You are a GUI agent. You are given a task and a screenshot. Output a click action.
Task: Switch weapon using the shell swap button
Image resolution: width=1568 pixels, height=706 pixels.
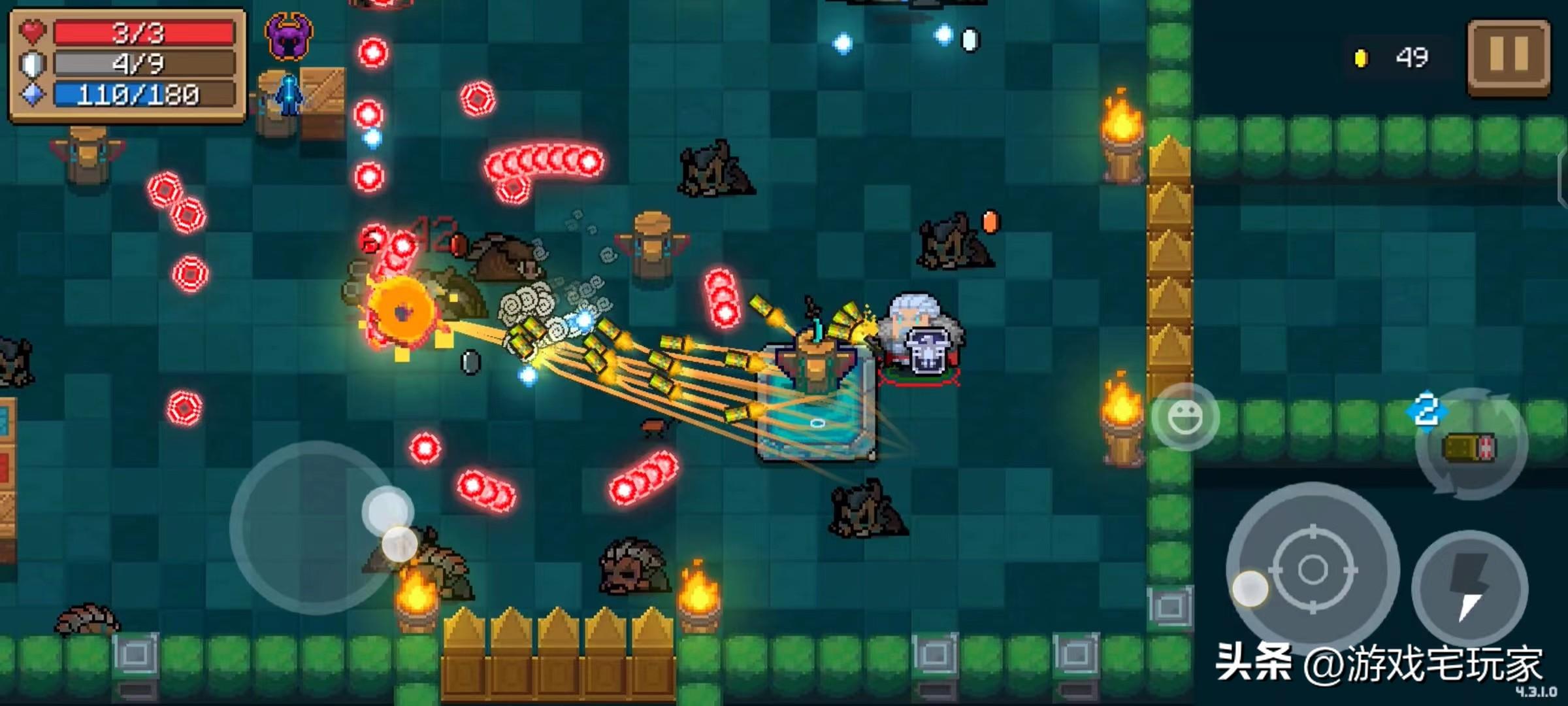pos(1471,447)
